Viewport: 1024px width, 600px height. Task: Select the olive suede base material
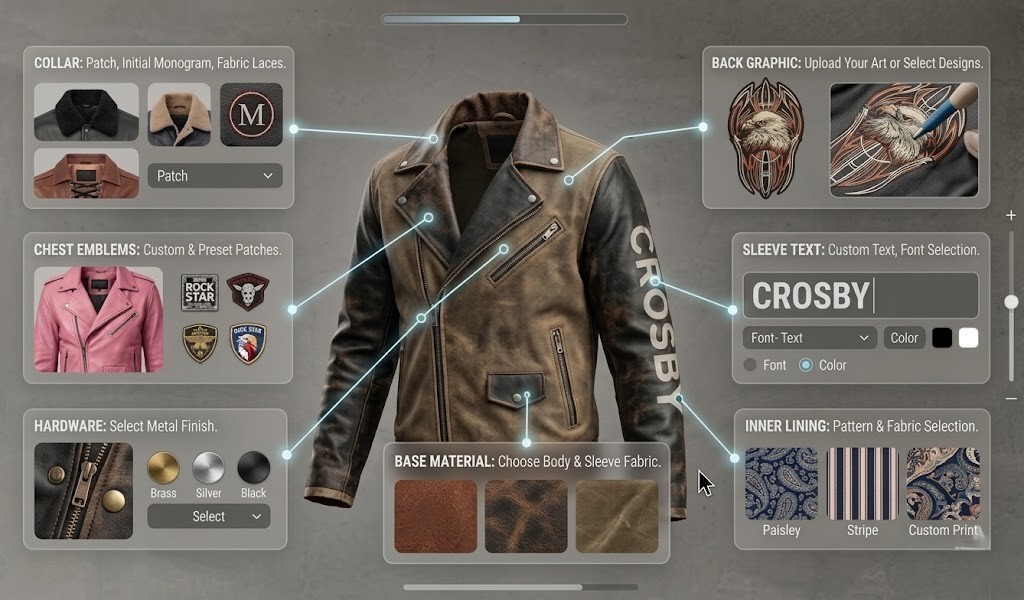[x=617, y=516]
